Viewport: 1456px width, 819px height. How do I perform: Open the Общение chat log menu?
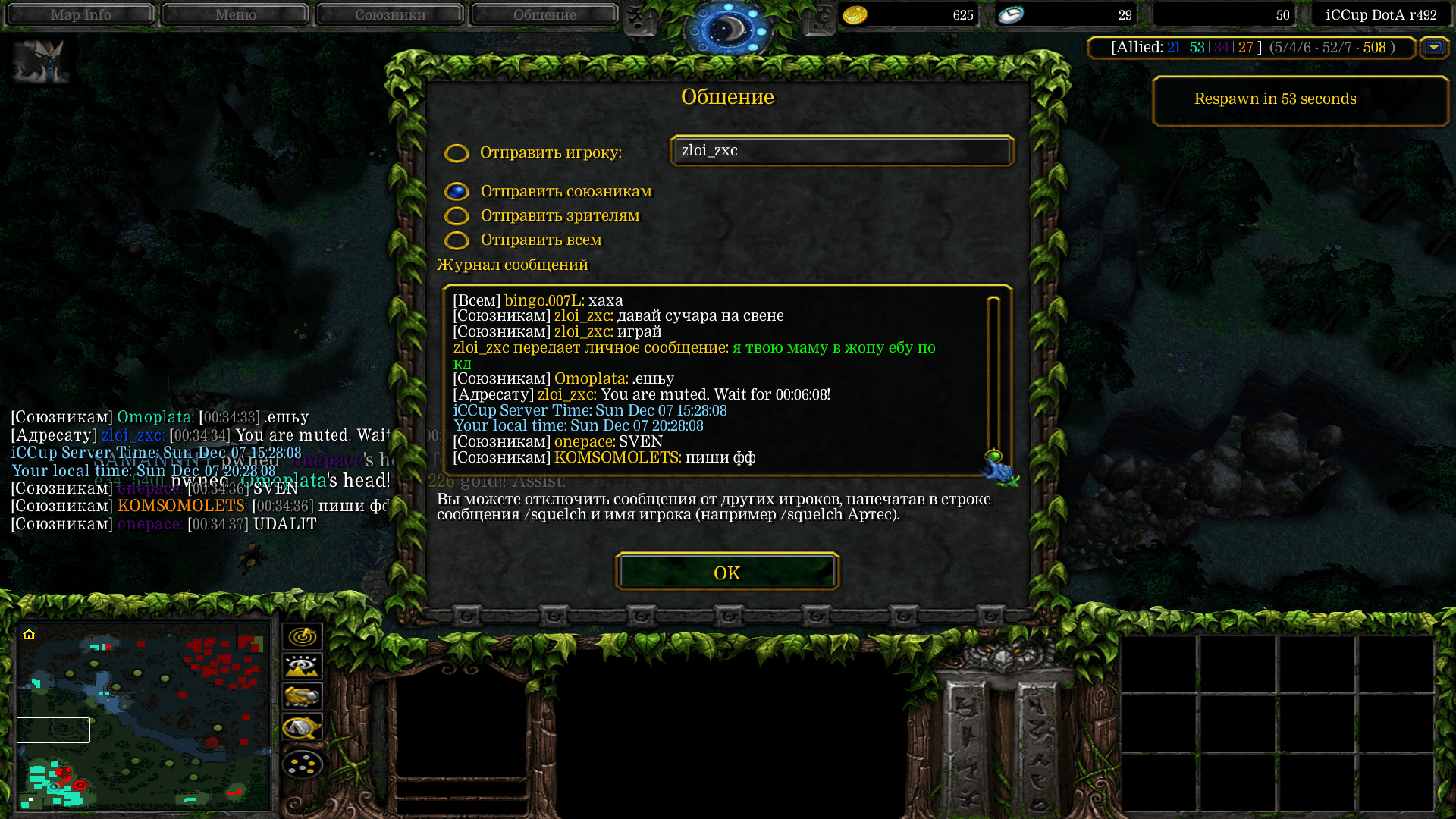tap(544, 14)
